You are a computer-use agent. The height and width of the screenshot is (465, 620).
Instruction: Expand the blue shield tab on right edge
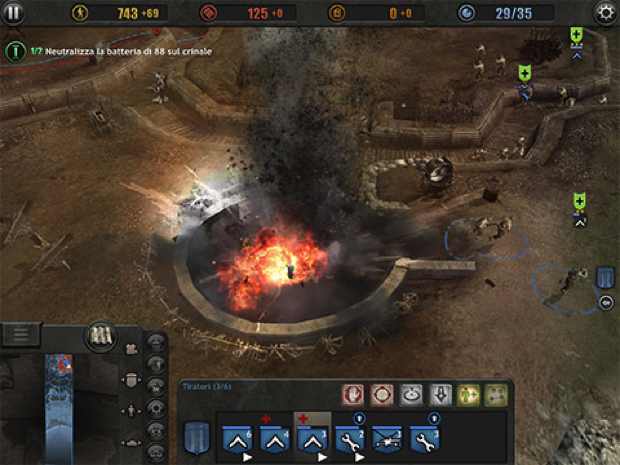[x=606, y=278]
